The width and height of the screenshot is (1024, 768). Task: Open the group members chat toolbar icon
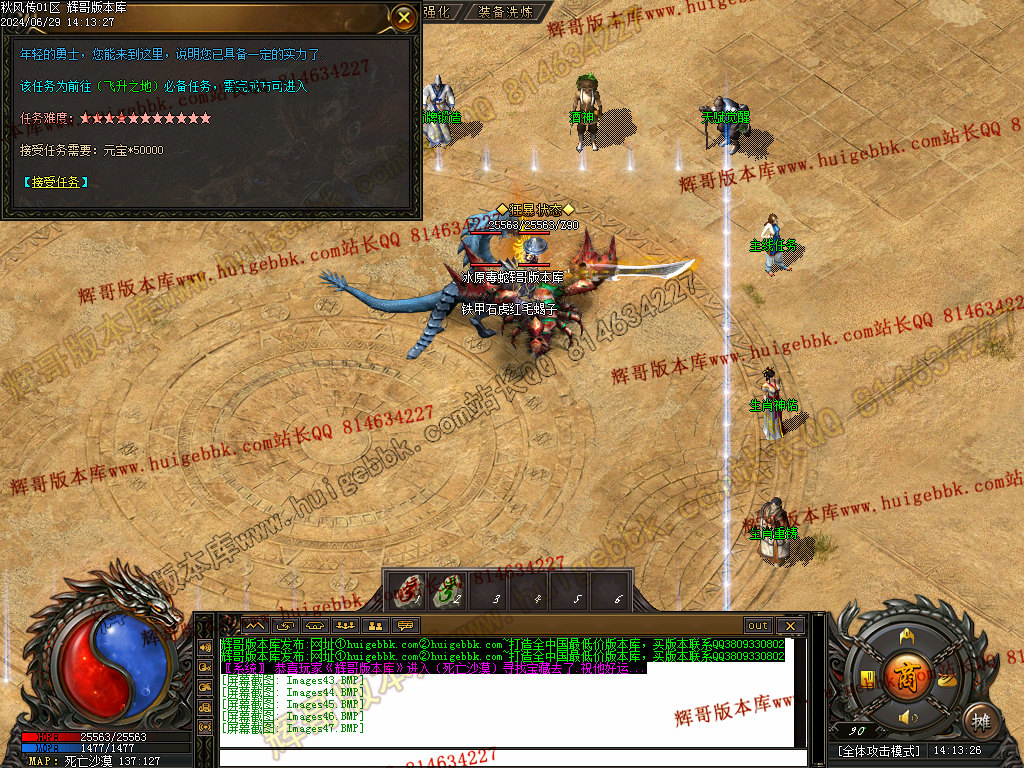click(x=345, y=626)
